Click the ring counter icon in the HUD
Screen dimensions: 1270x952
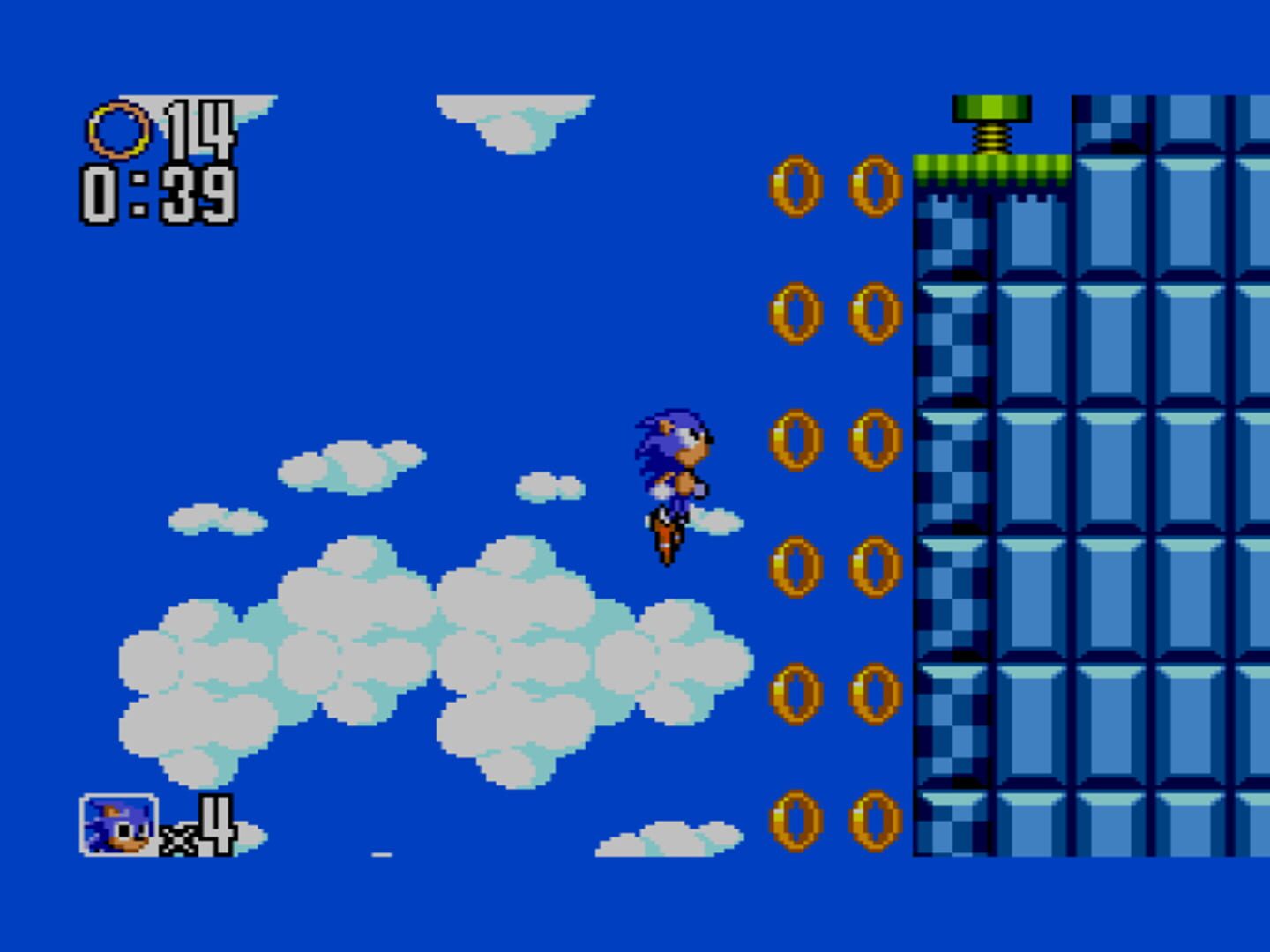(x=119, y=130)
